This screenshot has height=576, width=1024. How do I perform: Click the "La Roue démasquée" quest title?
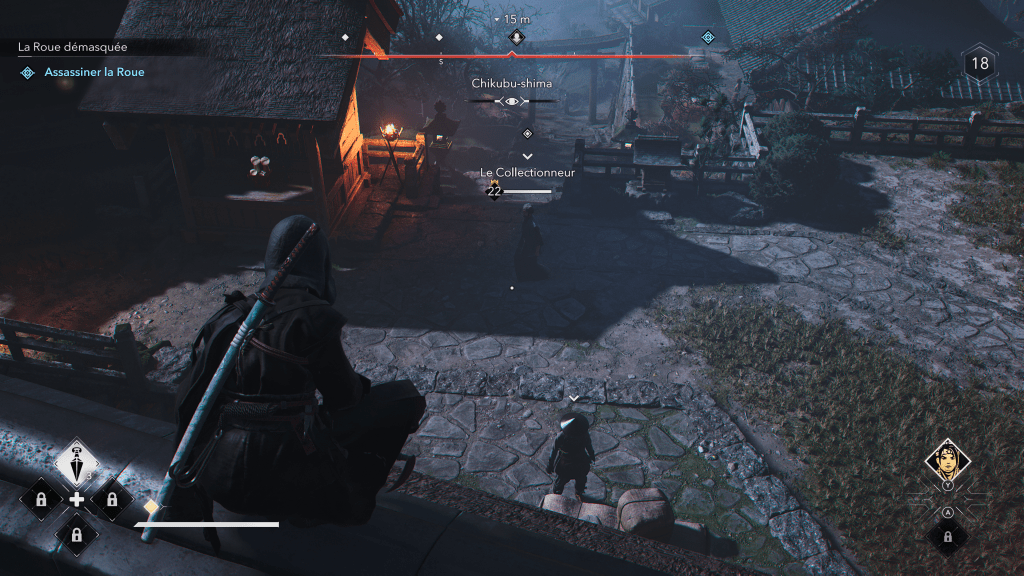point(72,47)
